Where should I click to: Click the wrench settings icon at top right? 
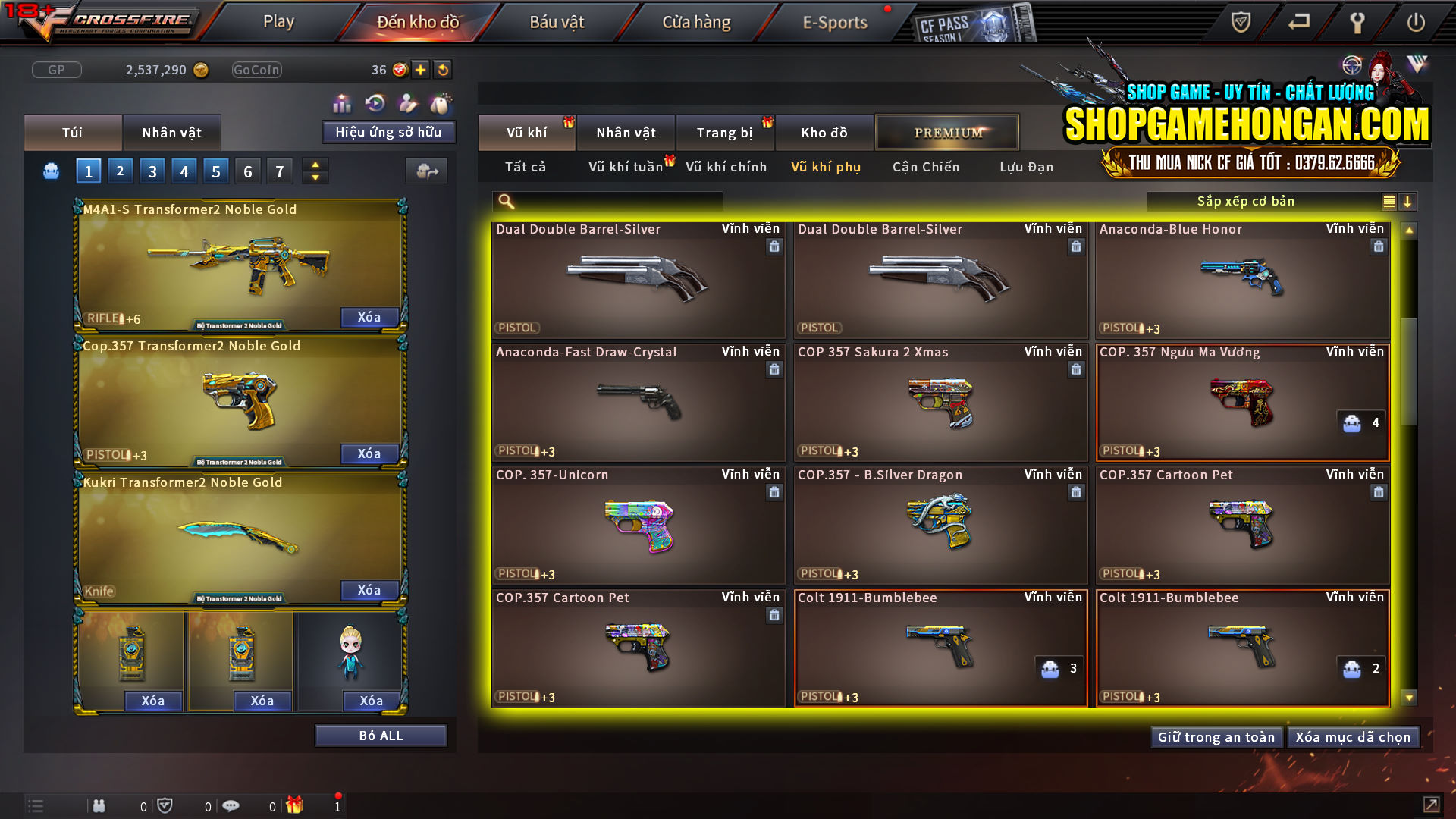1357,22
